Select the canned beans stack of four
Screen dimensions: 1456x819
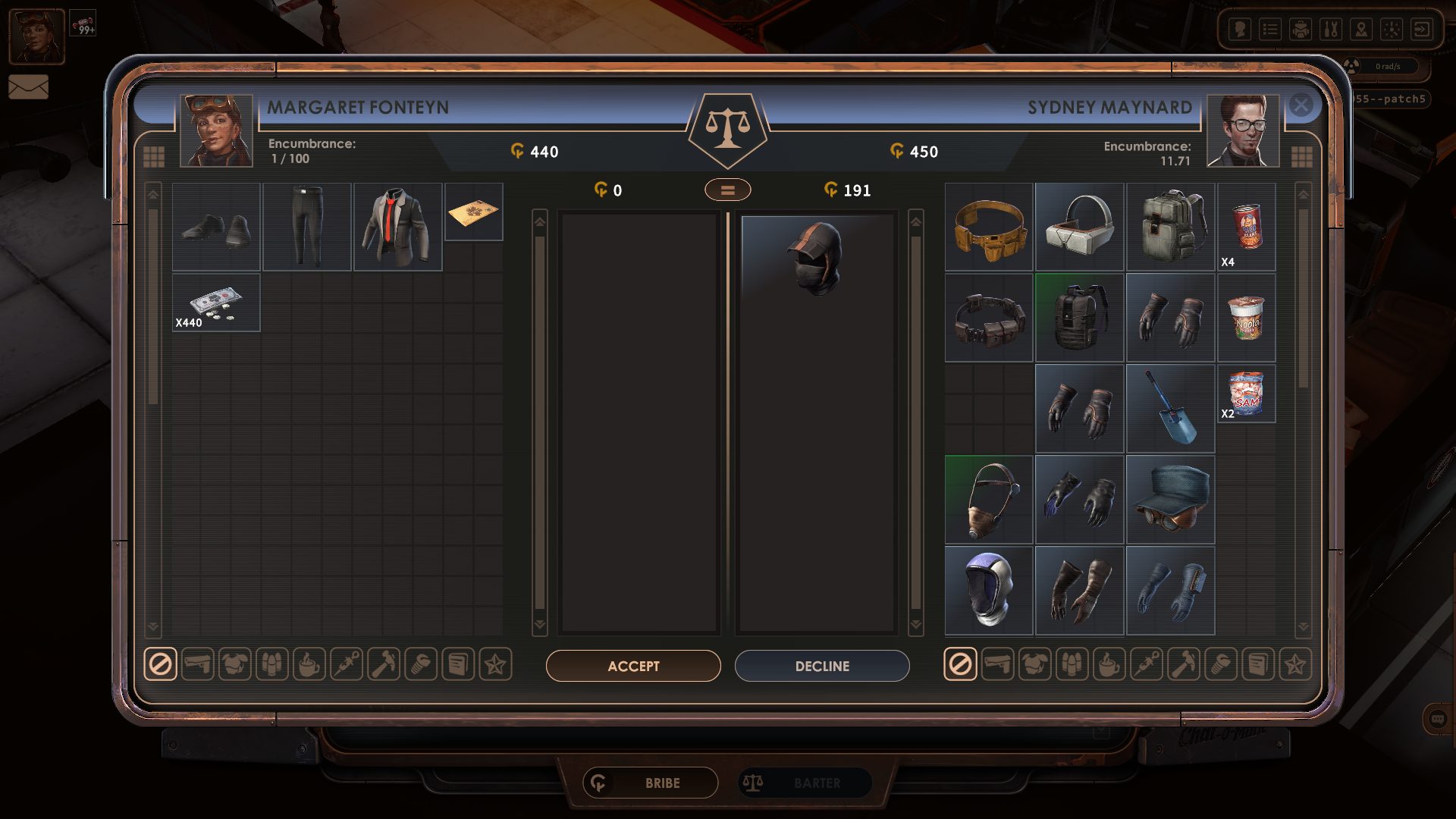(1246, 227)
